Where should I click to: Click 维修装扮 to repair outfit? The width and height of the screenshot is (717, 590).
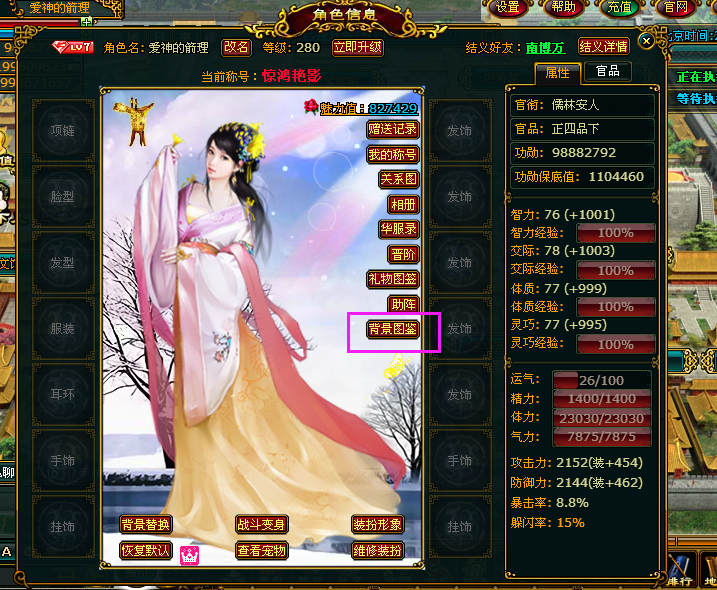[x=377, y=550]
